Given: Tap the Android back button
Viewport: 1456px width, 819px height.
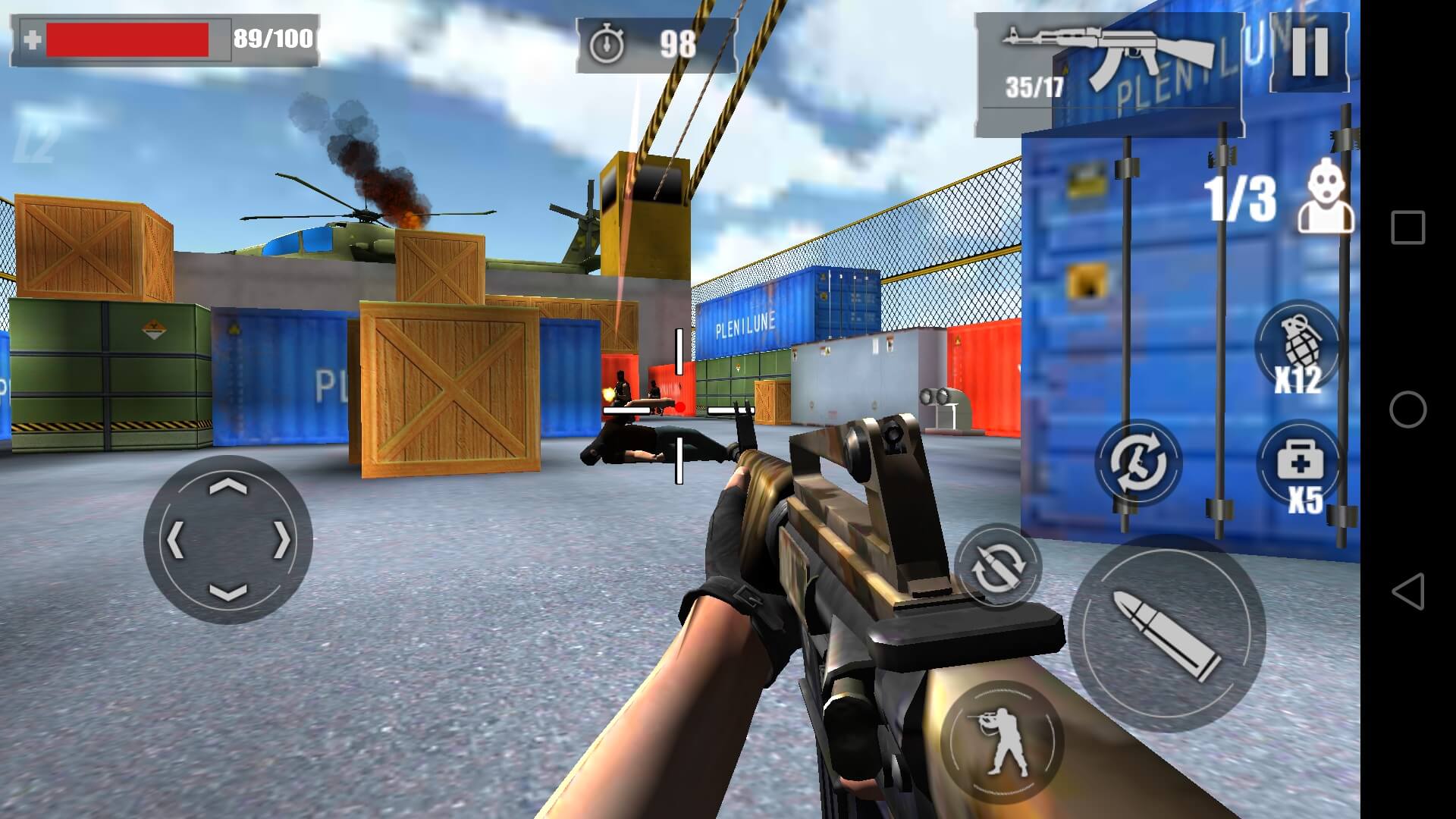Looking at the screenshot, I should [1407, 591].
